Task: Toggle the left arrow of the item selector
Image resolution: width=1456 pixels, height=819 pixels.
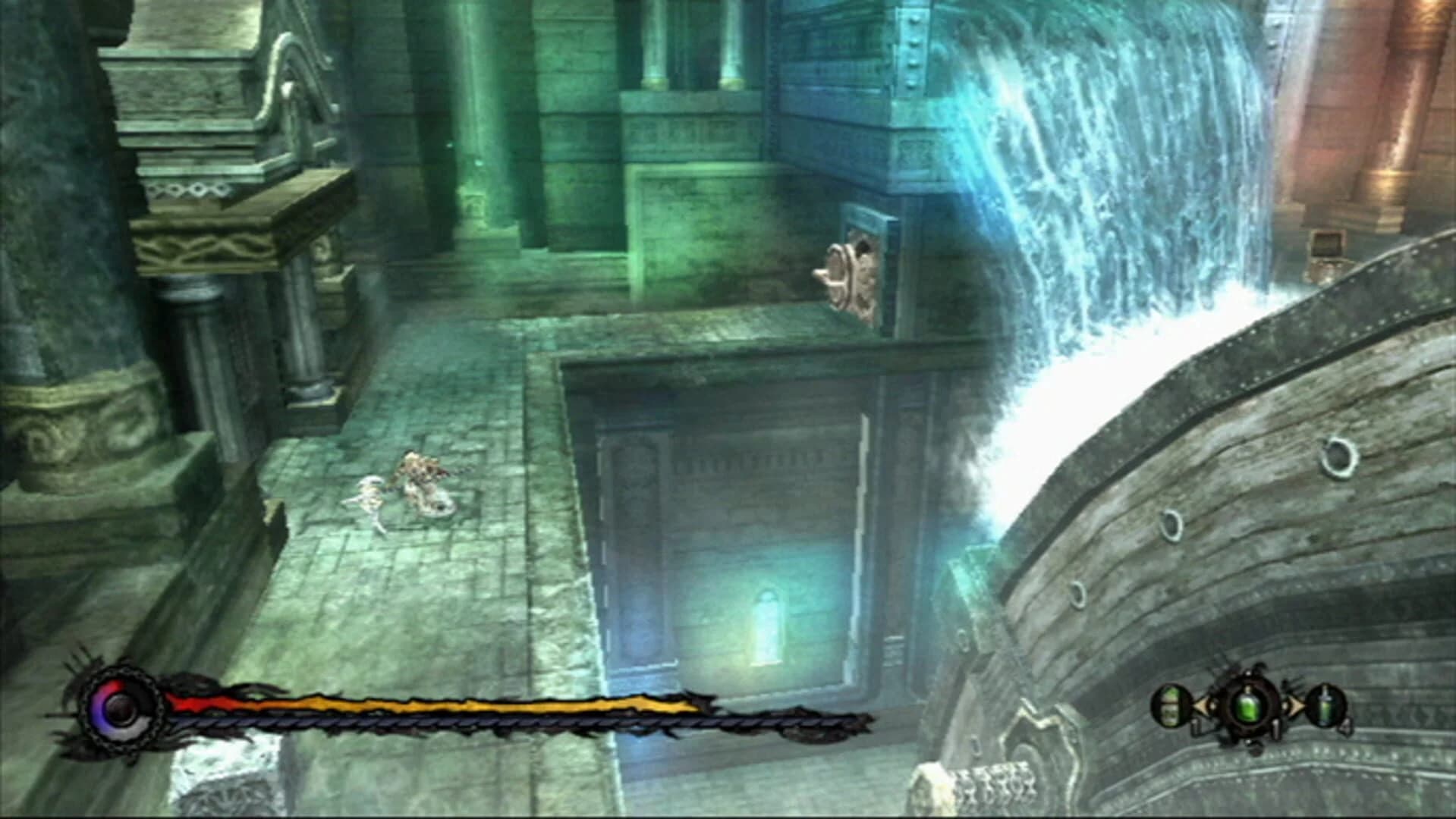Action: coord(1202,706)
